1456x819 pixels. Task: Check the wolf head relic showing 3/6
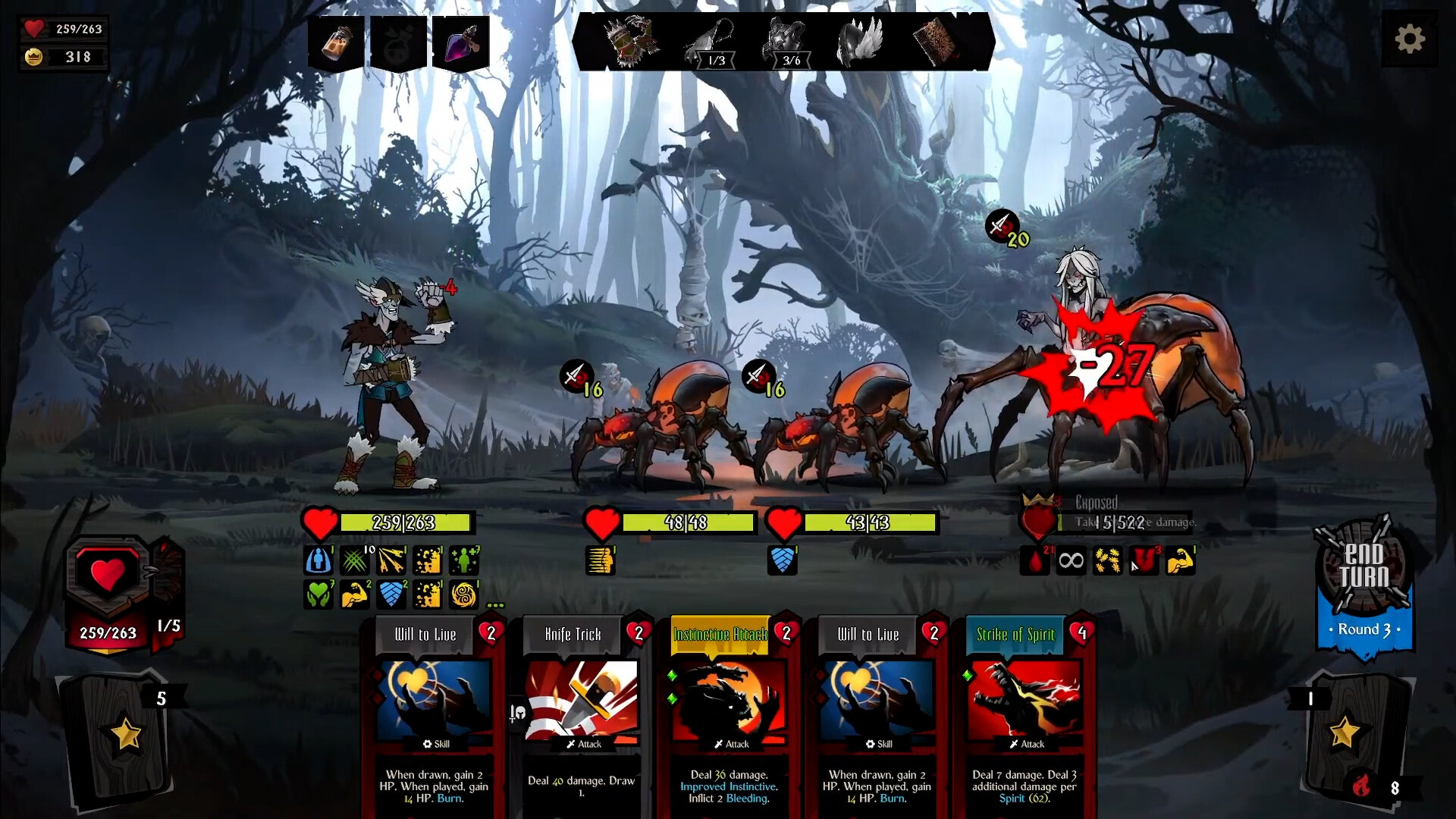[786, 42]
